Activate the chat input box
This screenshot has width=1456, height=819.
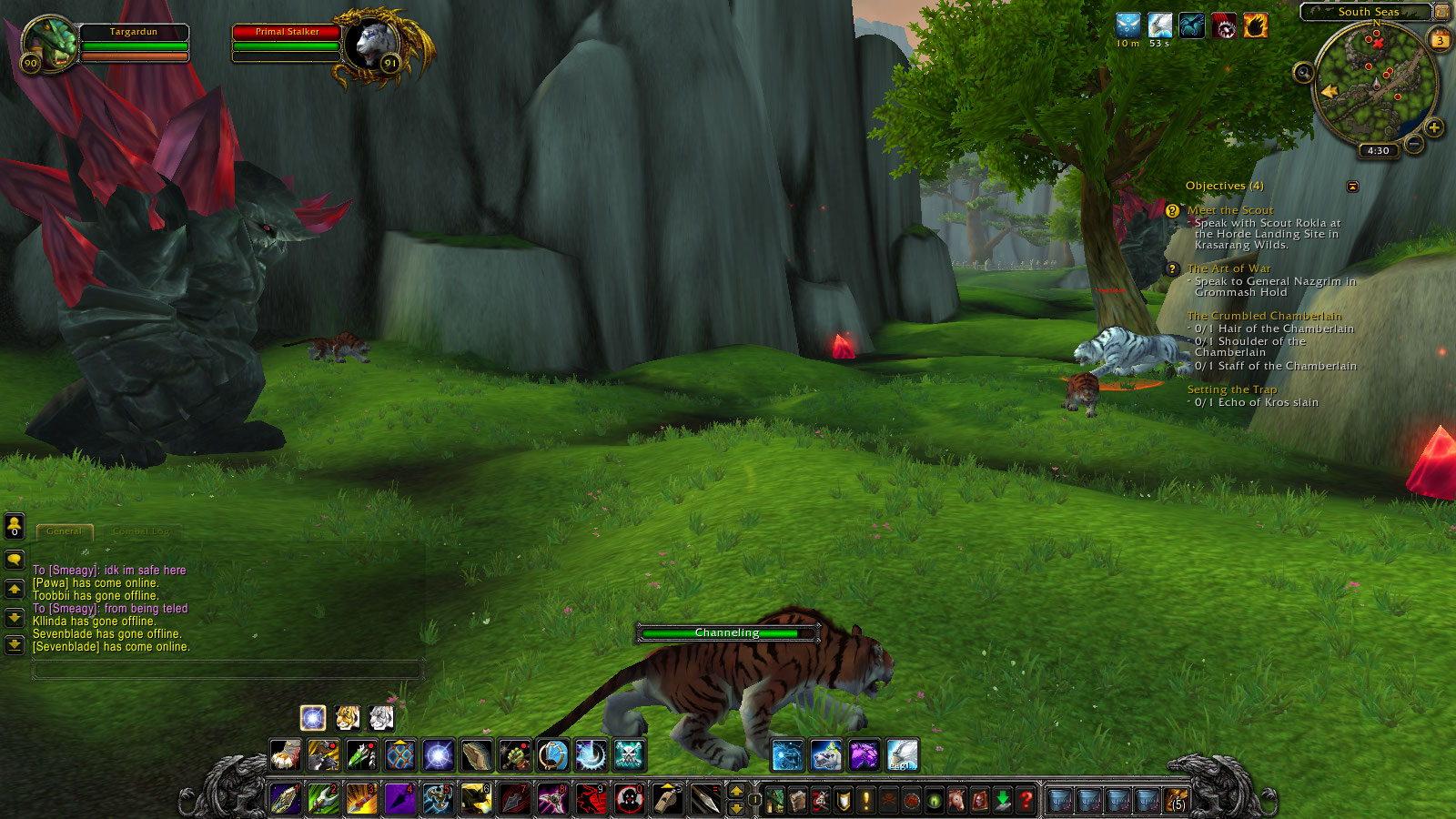[227, 671]
